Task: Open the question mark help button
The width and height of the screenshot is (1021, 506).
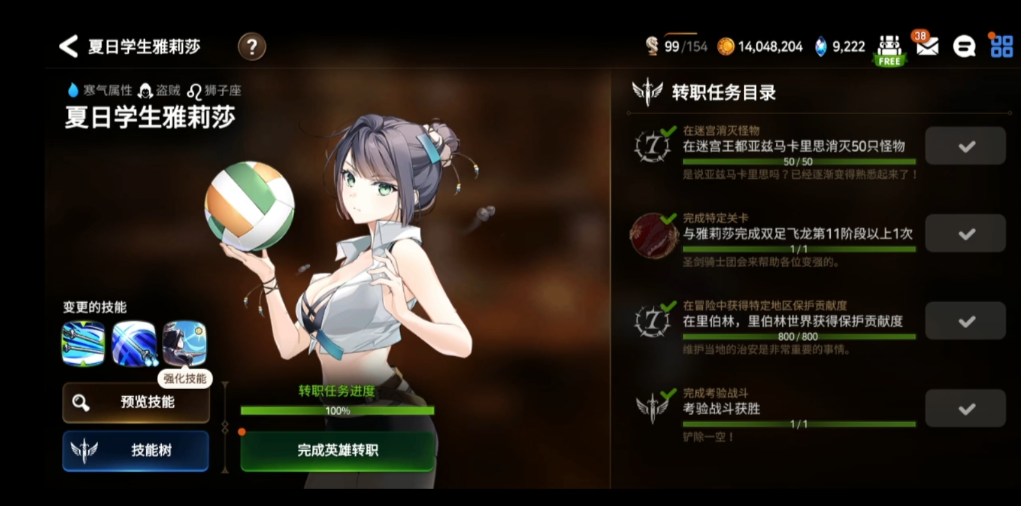Action: tap(251, 46)
